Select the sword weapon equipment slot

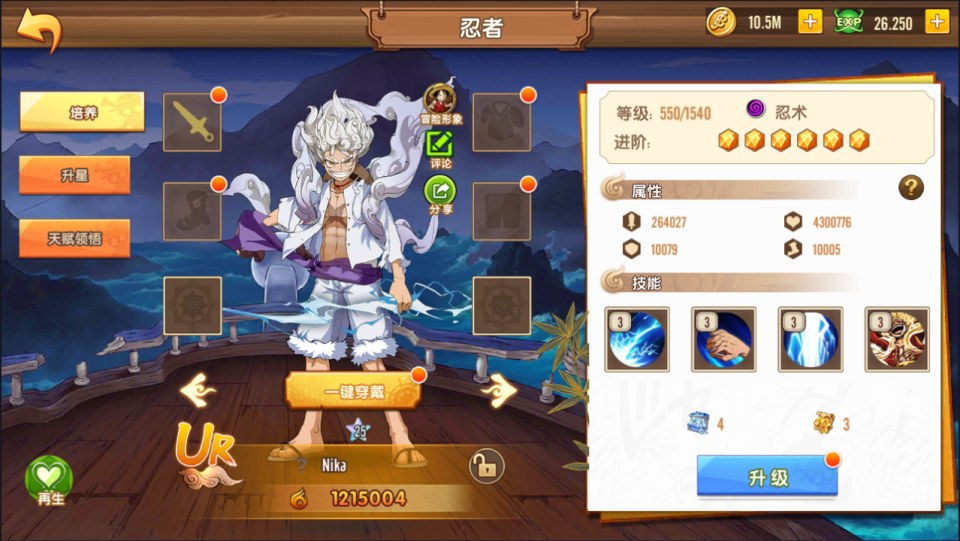[x=192, y=122]
